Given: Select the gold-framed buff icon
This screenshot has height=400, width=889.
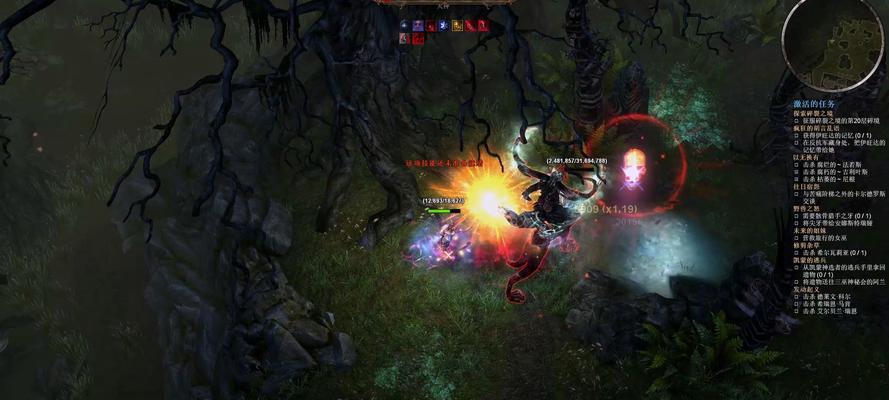Looking at the screenshot, I should pyautogui.click(x=457, y=26).
